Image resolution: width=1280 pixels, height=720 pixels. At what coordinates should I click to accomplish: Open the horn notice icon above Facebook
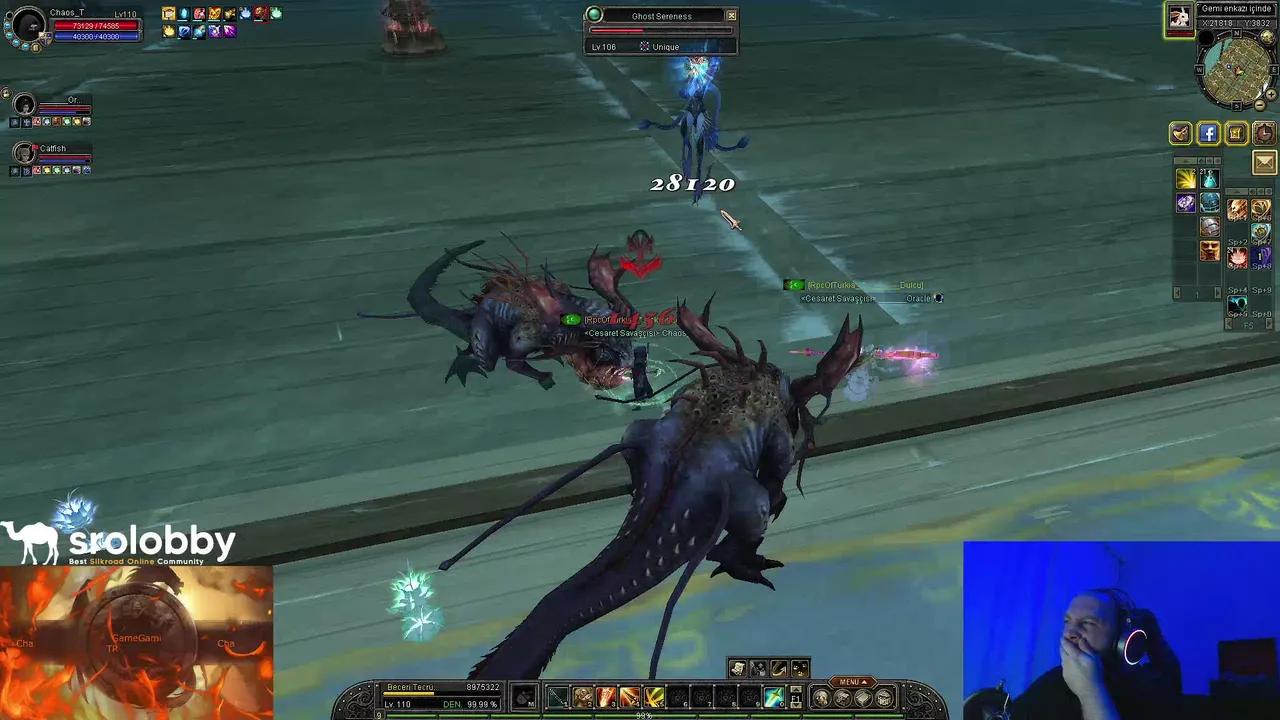1180,133
